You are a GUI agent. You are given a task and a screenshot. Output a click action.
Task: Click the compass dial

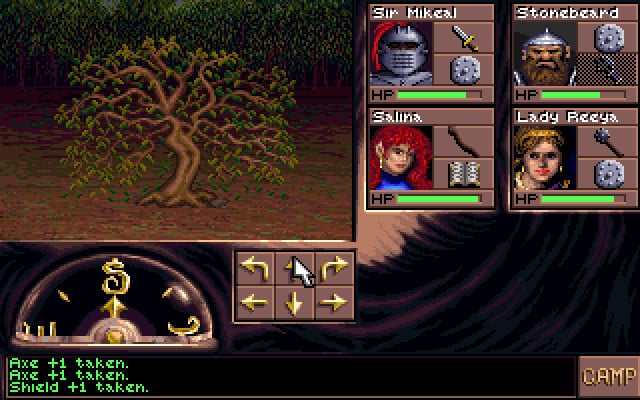(114, 300)
